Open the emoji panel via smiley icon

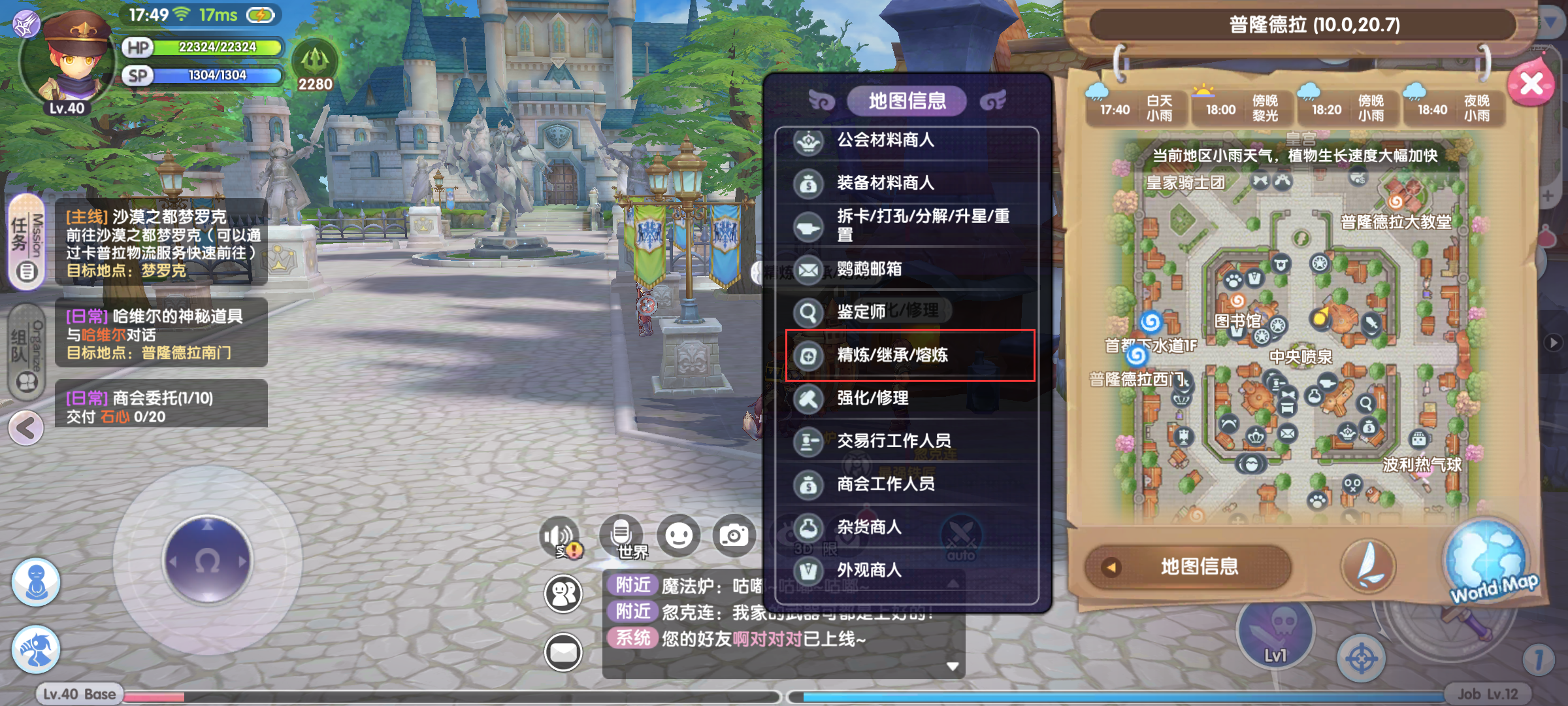pos(679,534)
